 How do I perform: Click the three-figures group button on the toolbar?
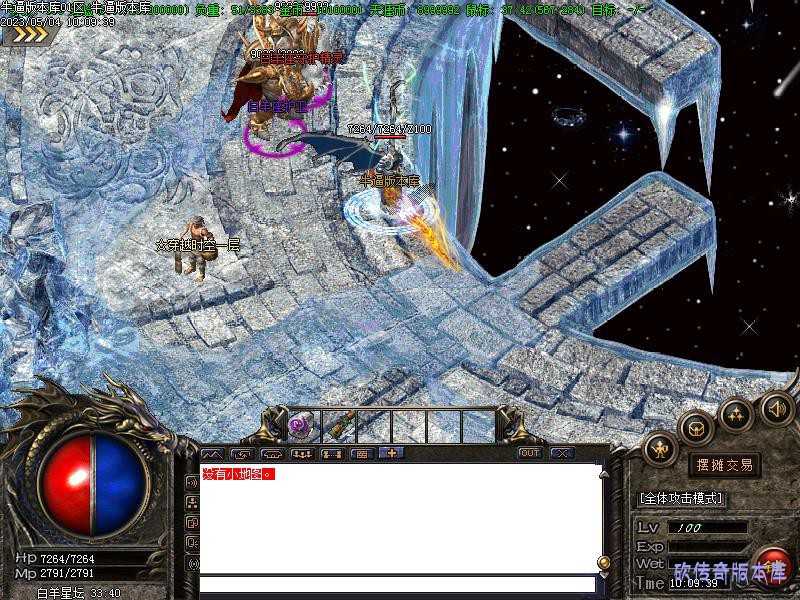click(301, 453)
